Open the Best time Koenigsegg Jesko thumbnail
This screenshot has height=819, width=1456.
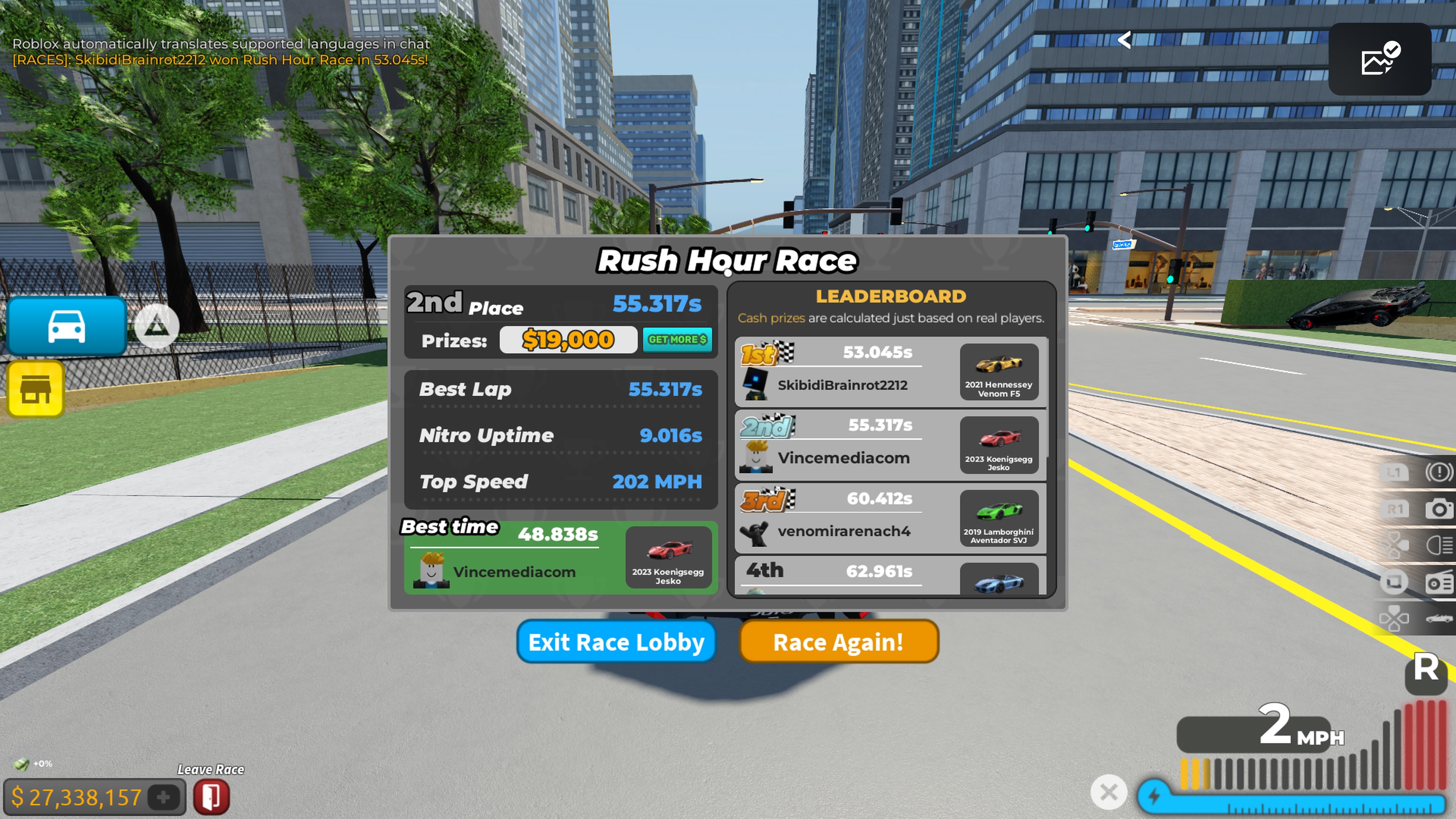point(668,557)
